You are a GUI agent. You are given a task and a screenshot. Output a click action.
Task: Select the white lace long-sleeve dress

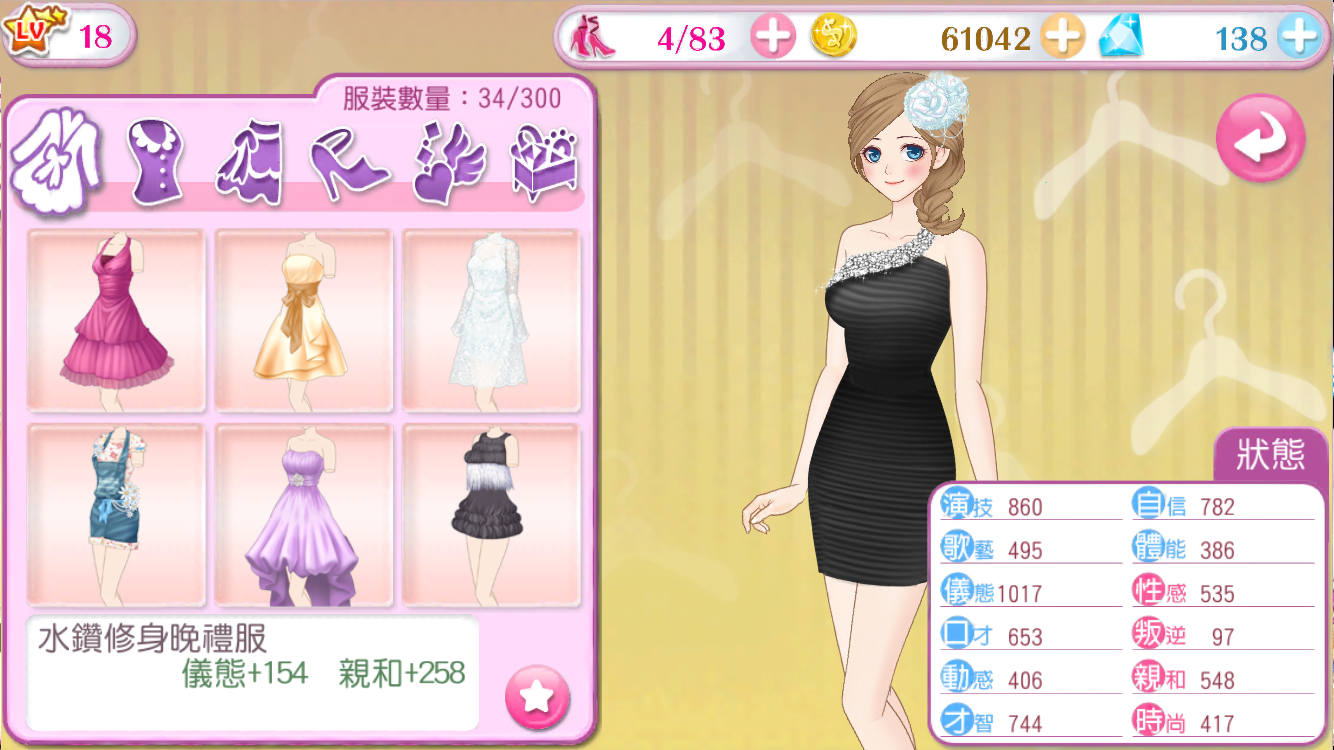pyautogui.click(x=491, y=320)
